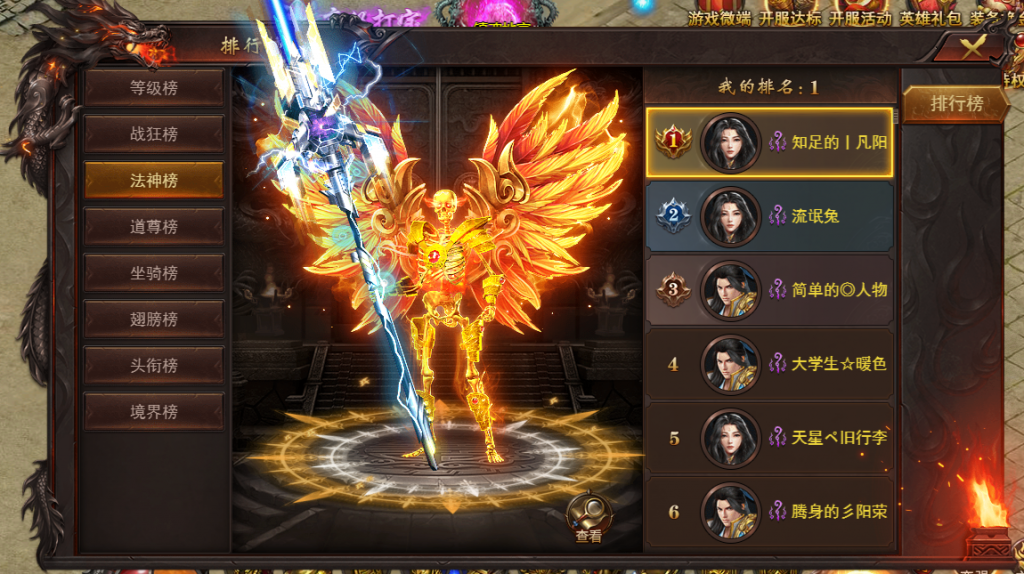This screenshot has height=574, width=1024.
Task: Show the 道尊榜 ranking list
Action: 153,227
